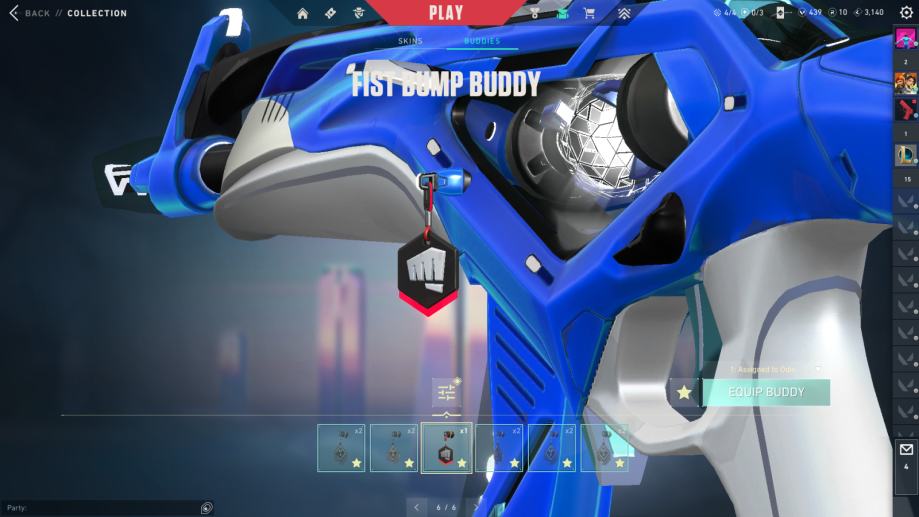Click the League of Legends friend icon
Viewport: 919px width, 517px height.
pyautogui.click(x=906, y=155)
